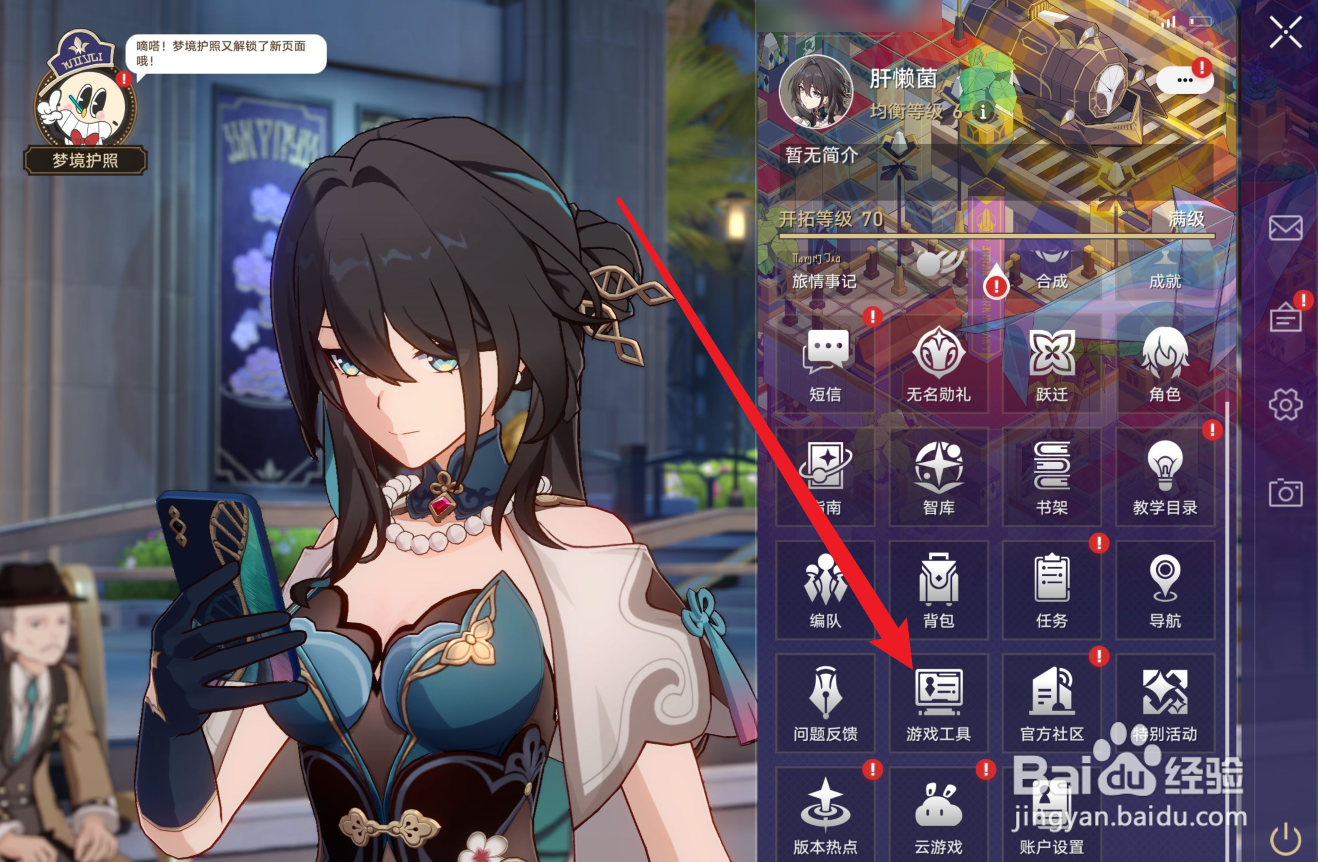Open the 智库 (Data Bank) icon
The width and height of the screenshot is (1318, 862).
[x=938, y=478]
